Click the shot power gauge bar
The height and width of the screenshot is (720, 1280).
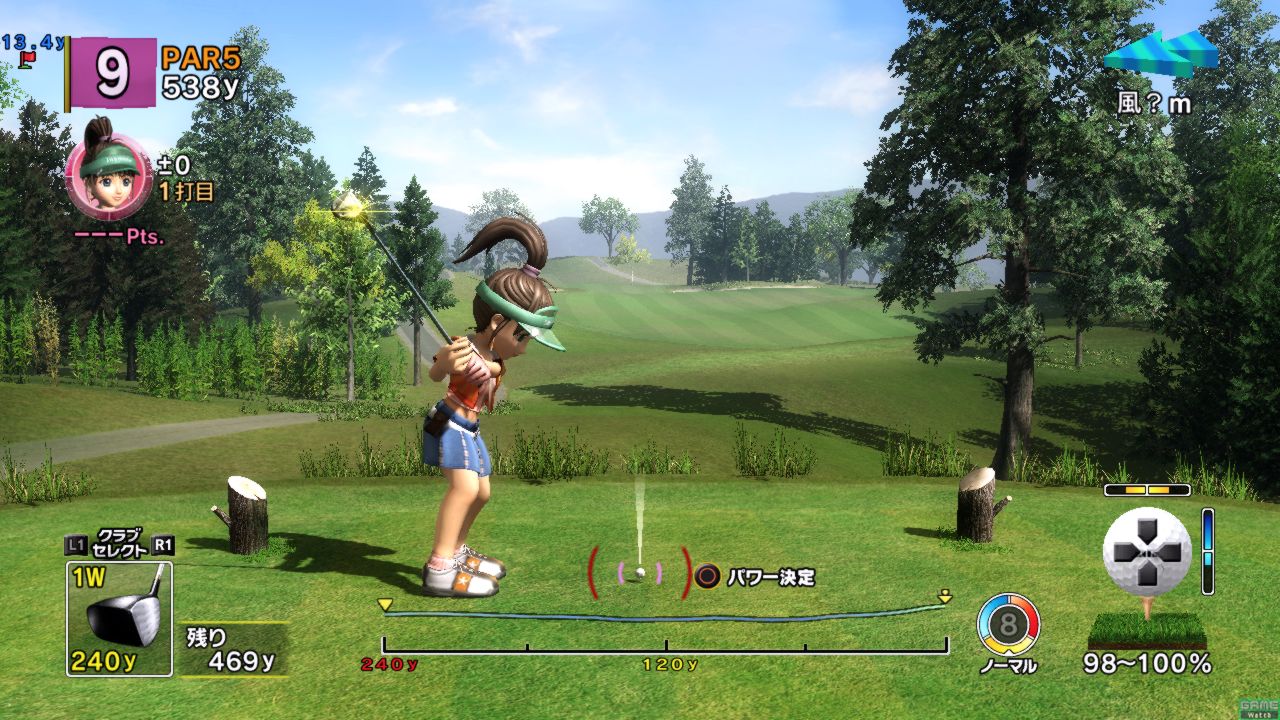(665, 632)
